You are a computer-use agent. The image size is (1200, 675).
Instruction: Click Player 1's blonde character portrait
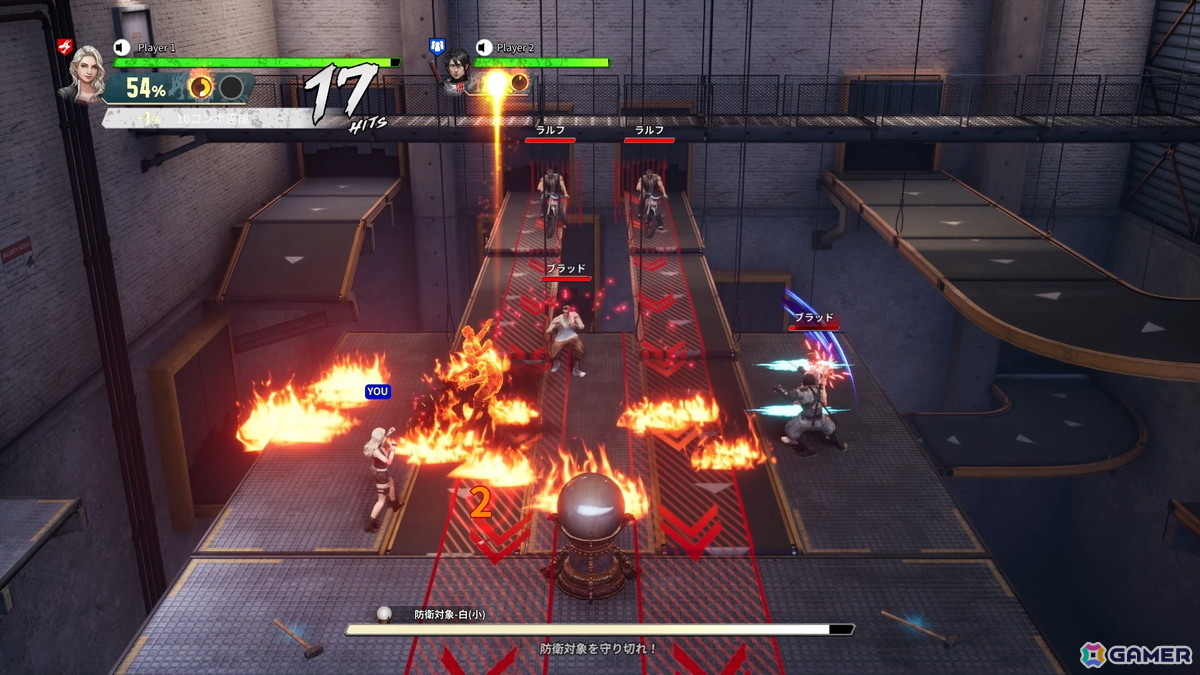point(82,73)
